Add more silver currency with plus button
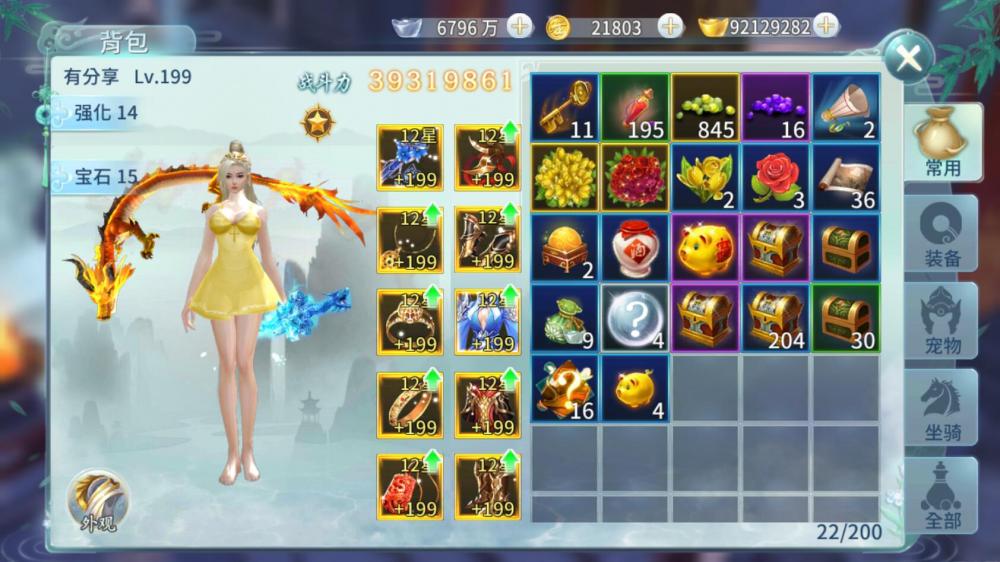Image resolution: width=1000 pixels, height=562 pixels. pos(520,27)
